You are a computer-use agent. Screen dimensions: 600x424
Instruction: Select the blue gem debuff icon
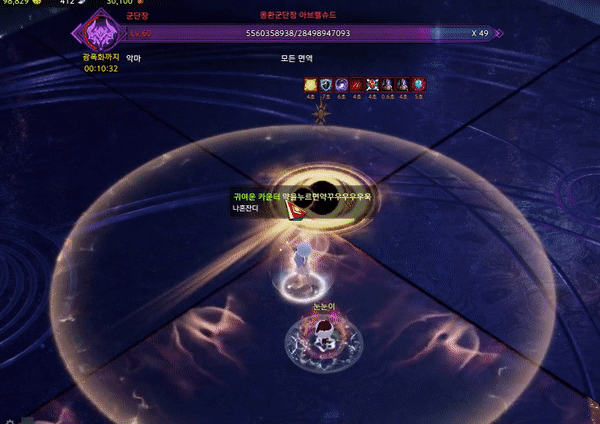pyautogui.click(x=417, y=87)
